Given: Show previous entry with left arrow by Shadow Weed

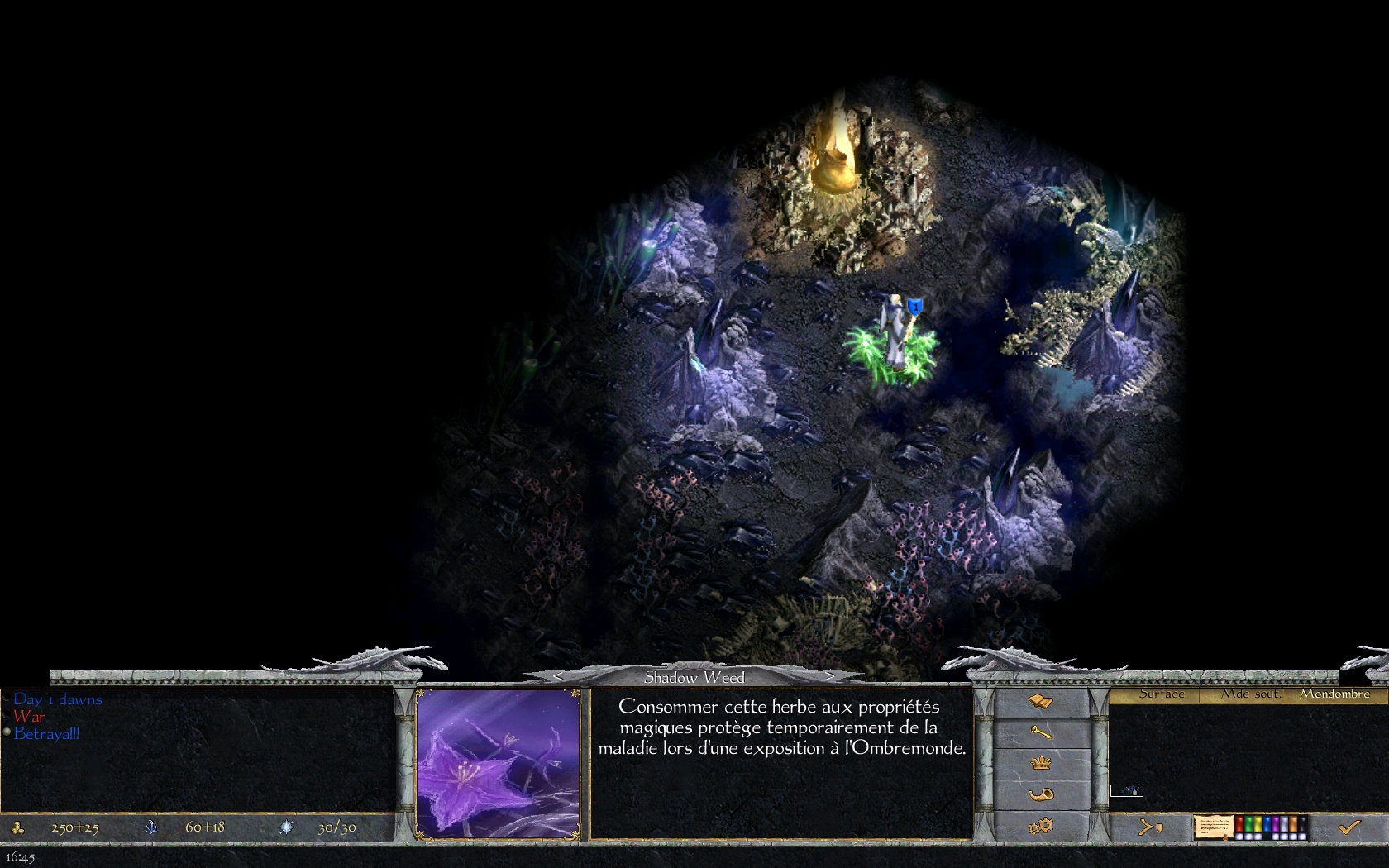Looking at the screenshot, I should click(x=558, y=677).
